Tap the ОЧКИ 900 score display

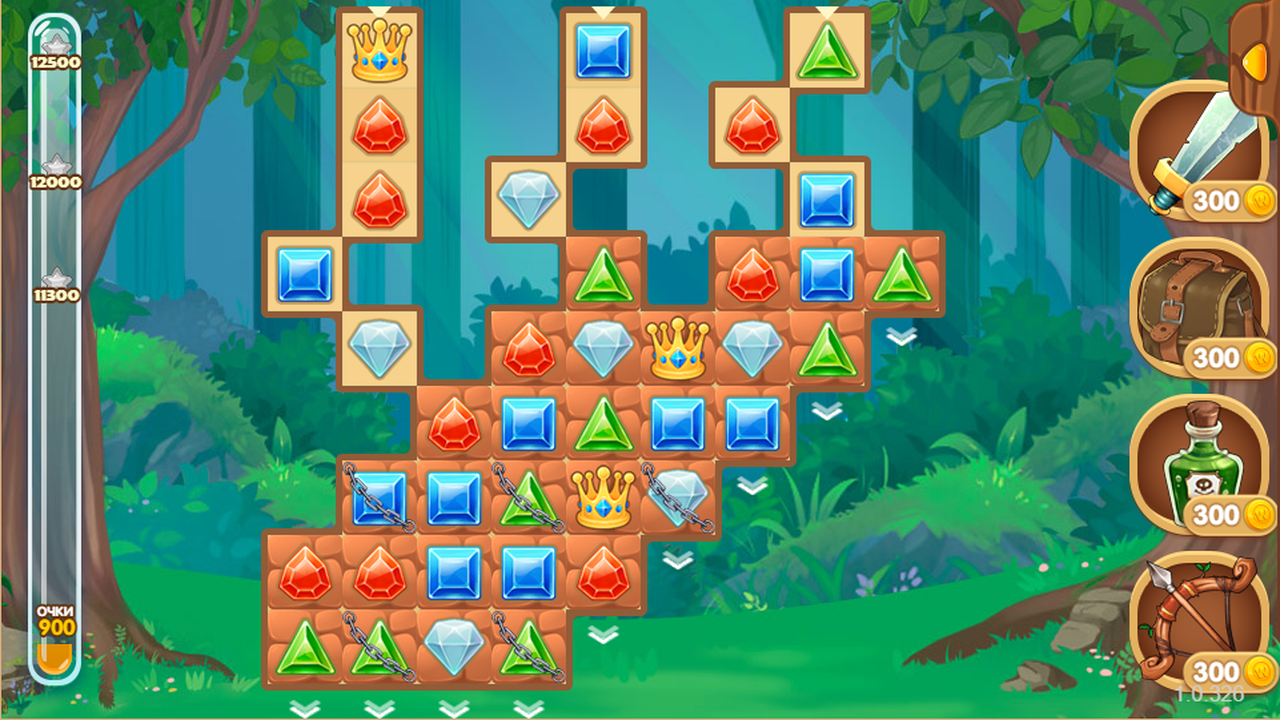pyautogui.click(x=58, y=622)
